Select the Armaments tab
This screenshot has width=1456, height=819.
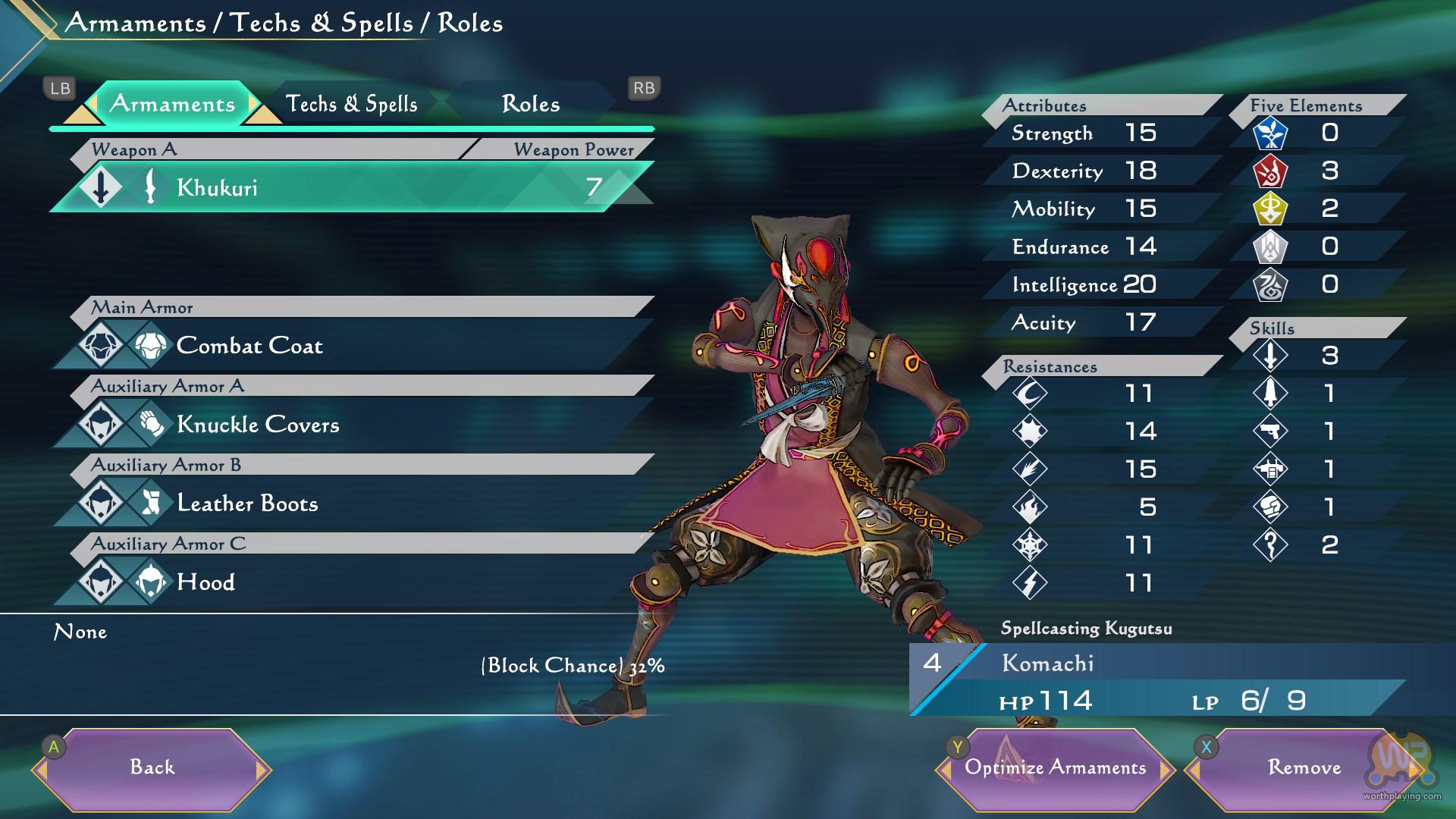[172, 104]
